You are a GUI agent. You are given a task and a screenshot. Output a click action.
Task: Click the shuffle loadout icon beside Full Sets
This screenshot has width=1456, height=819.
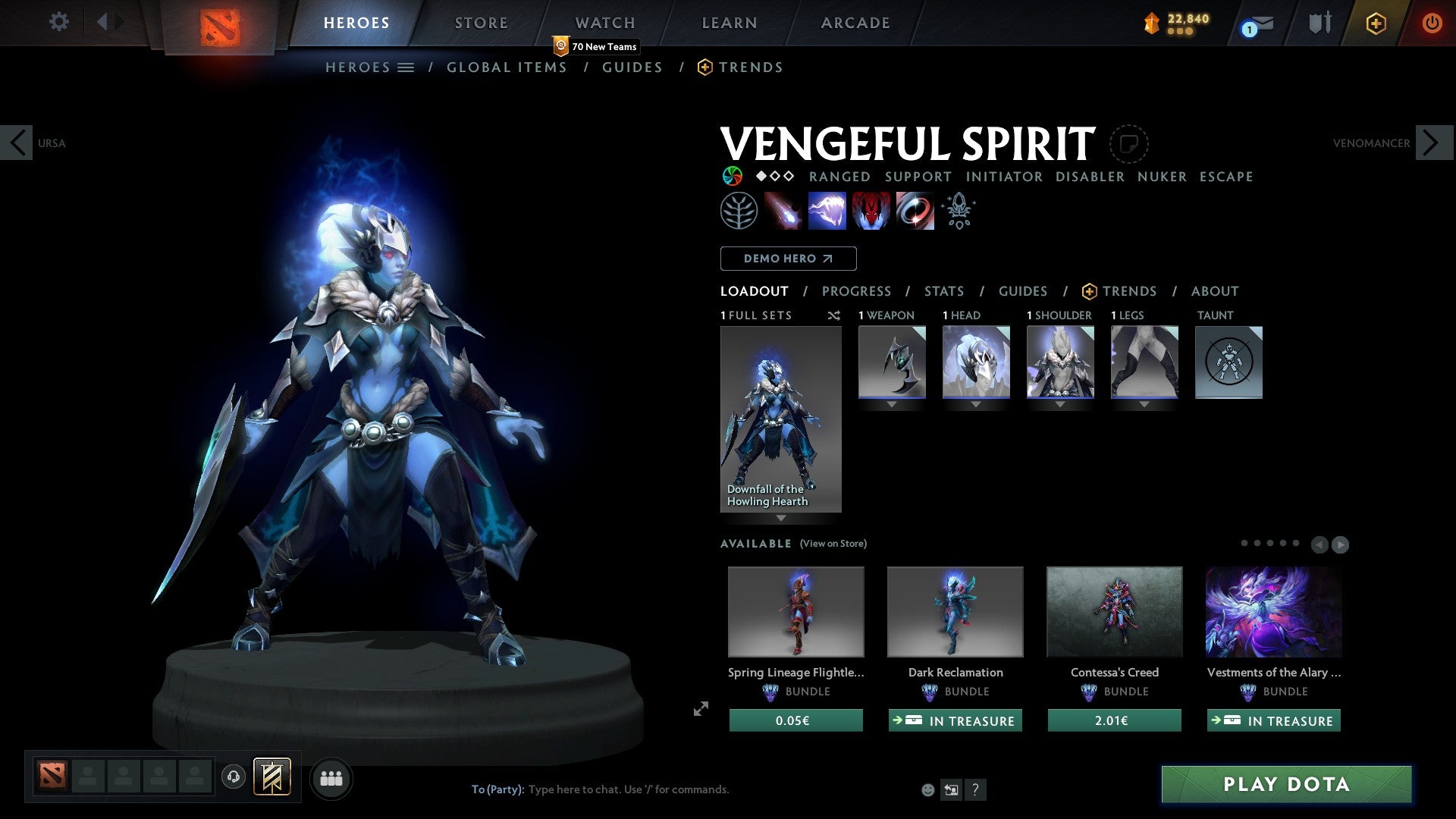tap(834, 315)
